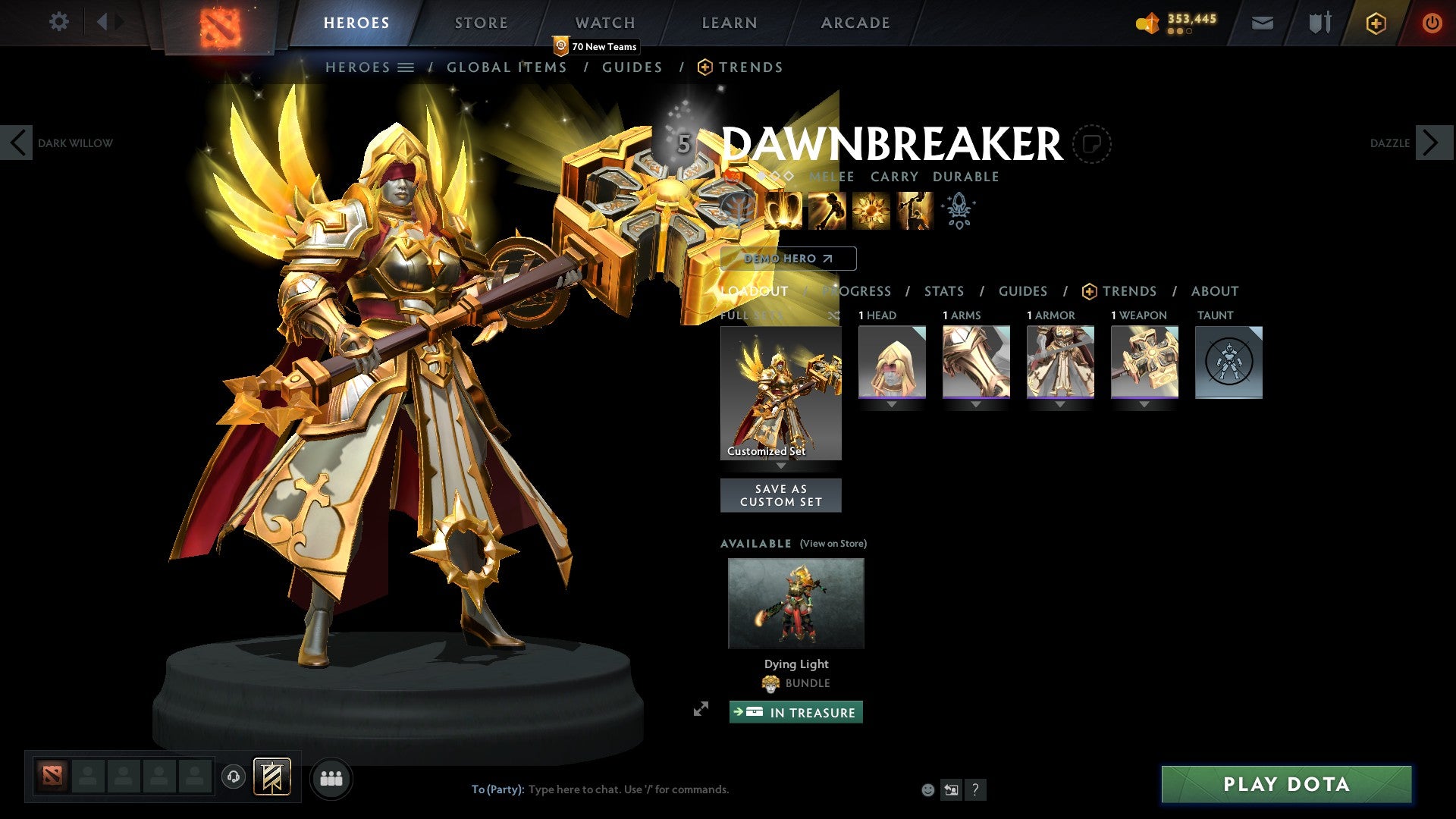Click the red power button icon
The width and height of the screenshot is (1456, 819).
click(x=1432, y=23)
